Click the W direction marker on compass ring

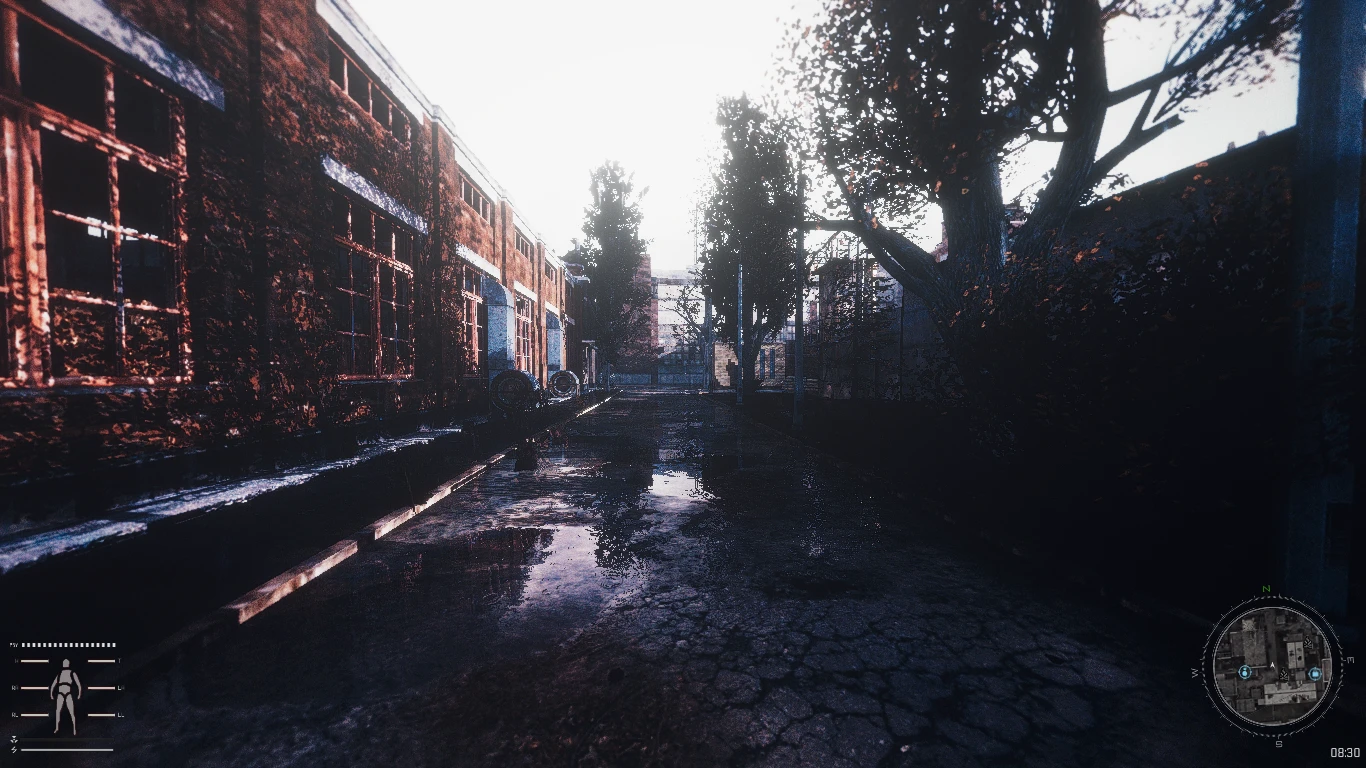1194,672
